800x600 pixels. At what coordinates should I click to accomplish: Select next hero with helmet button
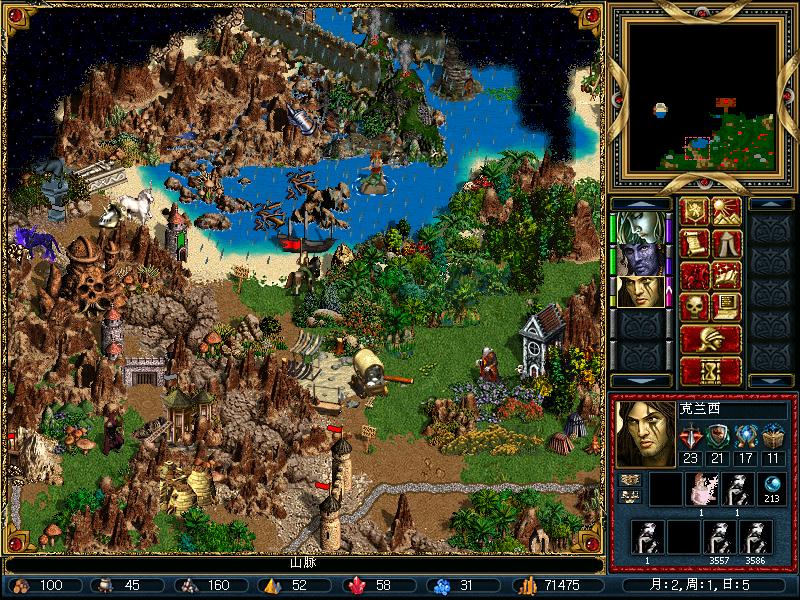click(710, 339)
